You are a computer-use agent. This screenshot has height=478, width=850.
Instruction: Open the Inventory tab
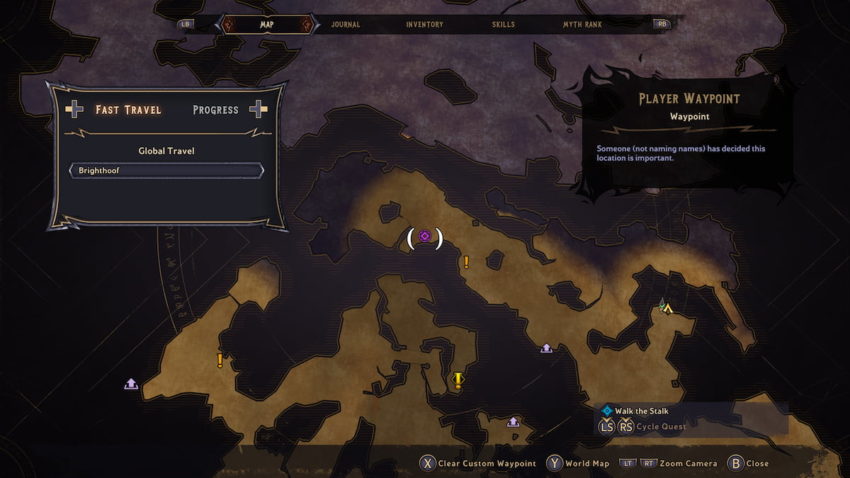pyautogui.click(x=425, y=24)
